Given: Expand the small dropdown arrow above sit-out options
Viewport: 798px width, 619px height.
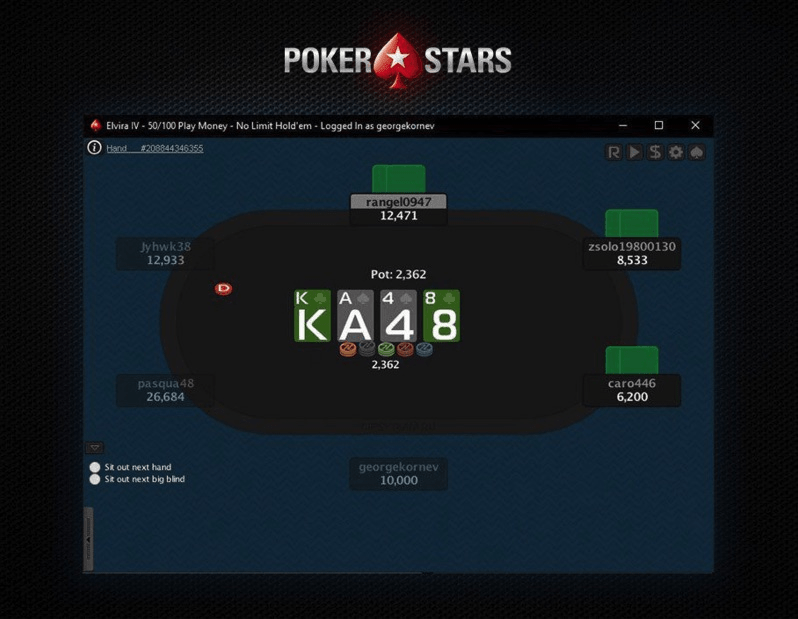Looking at the screenshot, I should [x=95, y=447].
